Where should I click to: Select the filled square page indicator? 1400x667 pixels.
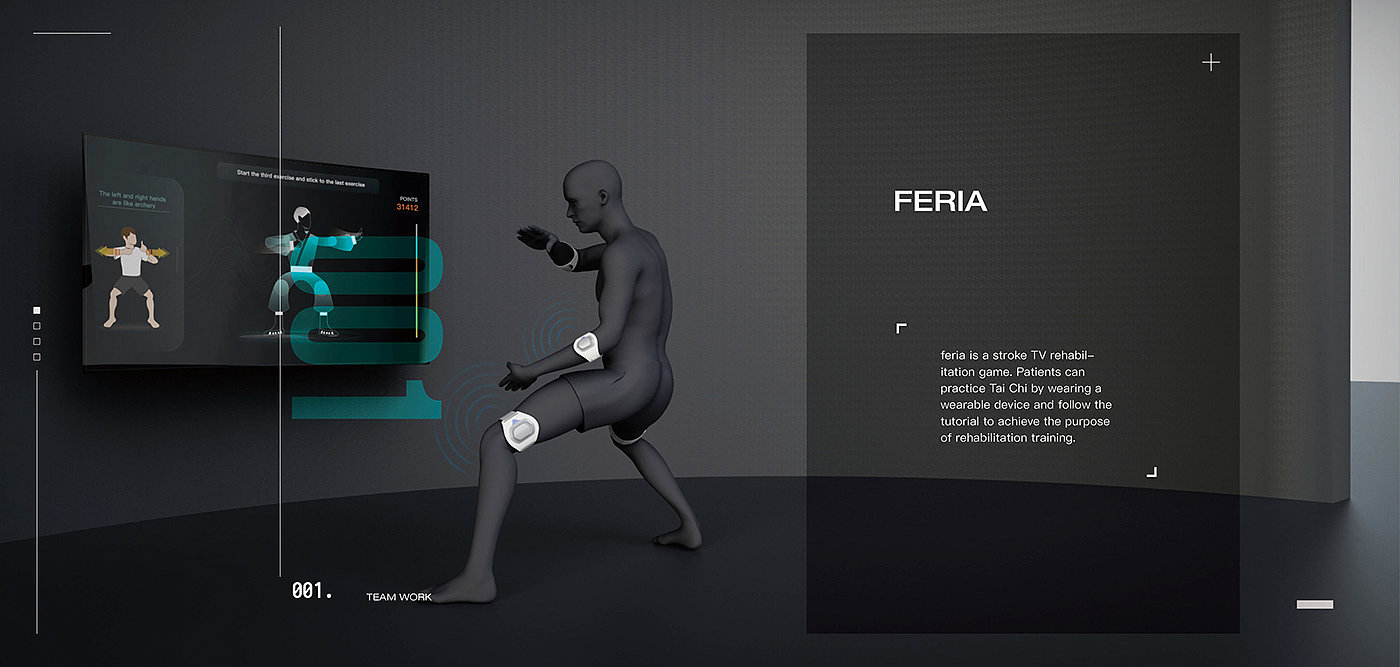[x=37, y=311]
